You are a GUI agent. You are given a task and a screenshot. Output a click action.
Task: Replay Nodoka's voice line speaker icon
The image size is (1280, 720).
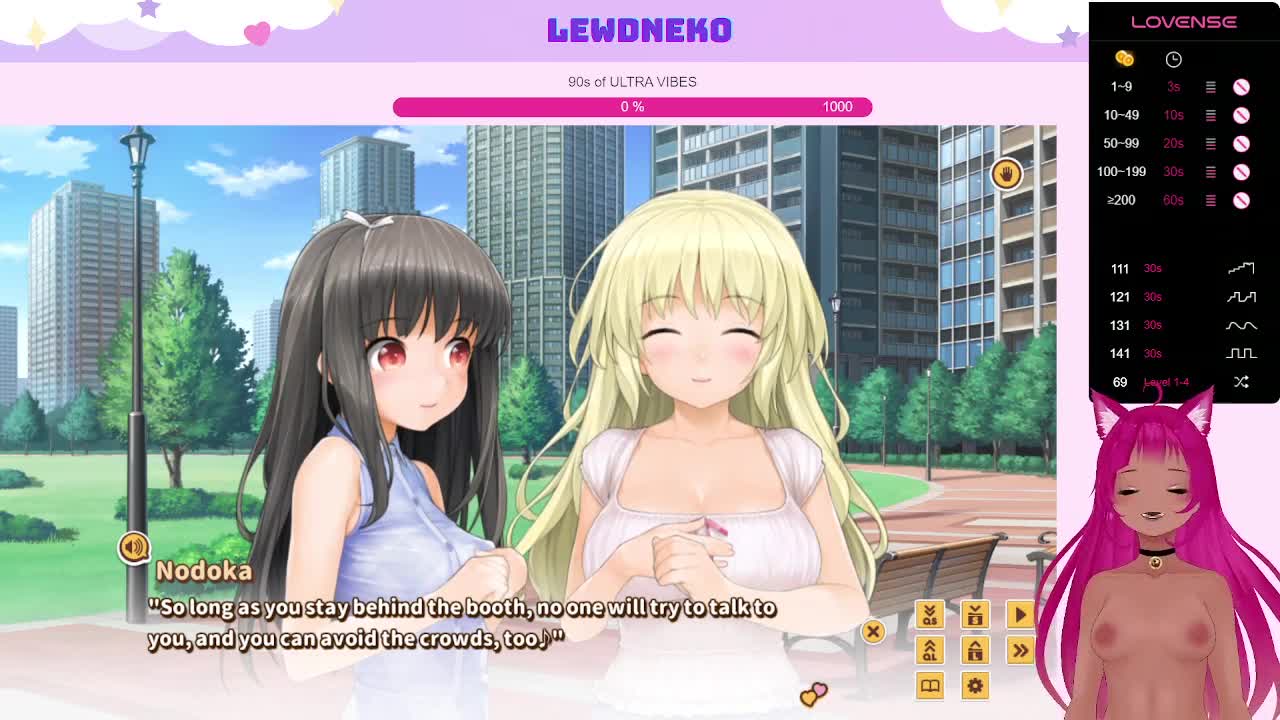133,547
